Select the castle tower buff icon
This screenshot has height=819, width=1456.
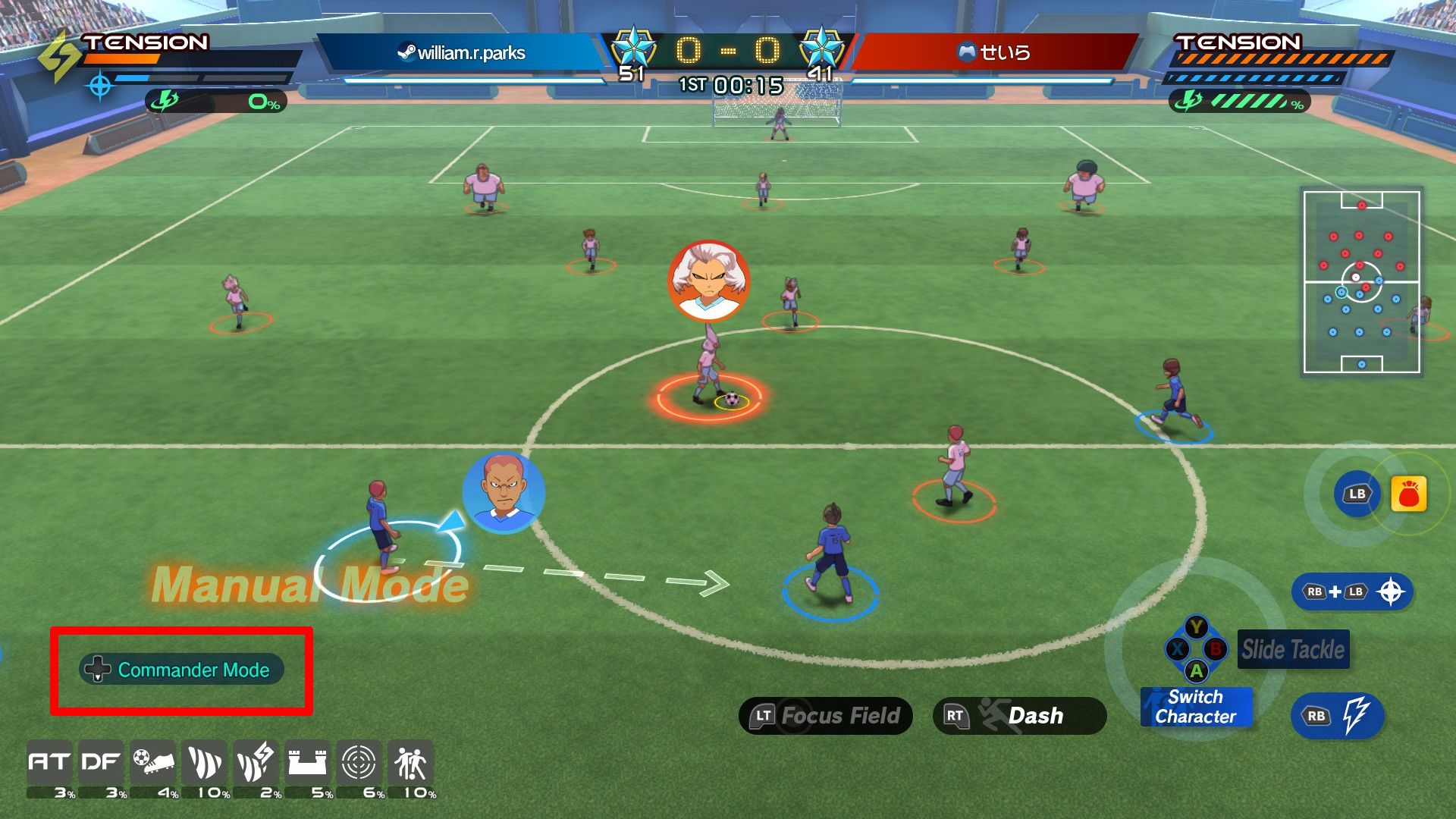pyautogui.click(x=307, y=762)
